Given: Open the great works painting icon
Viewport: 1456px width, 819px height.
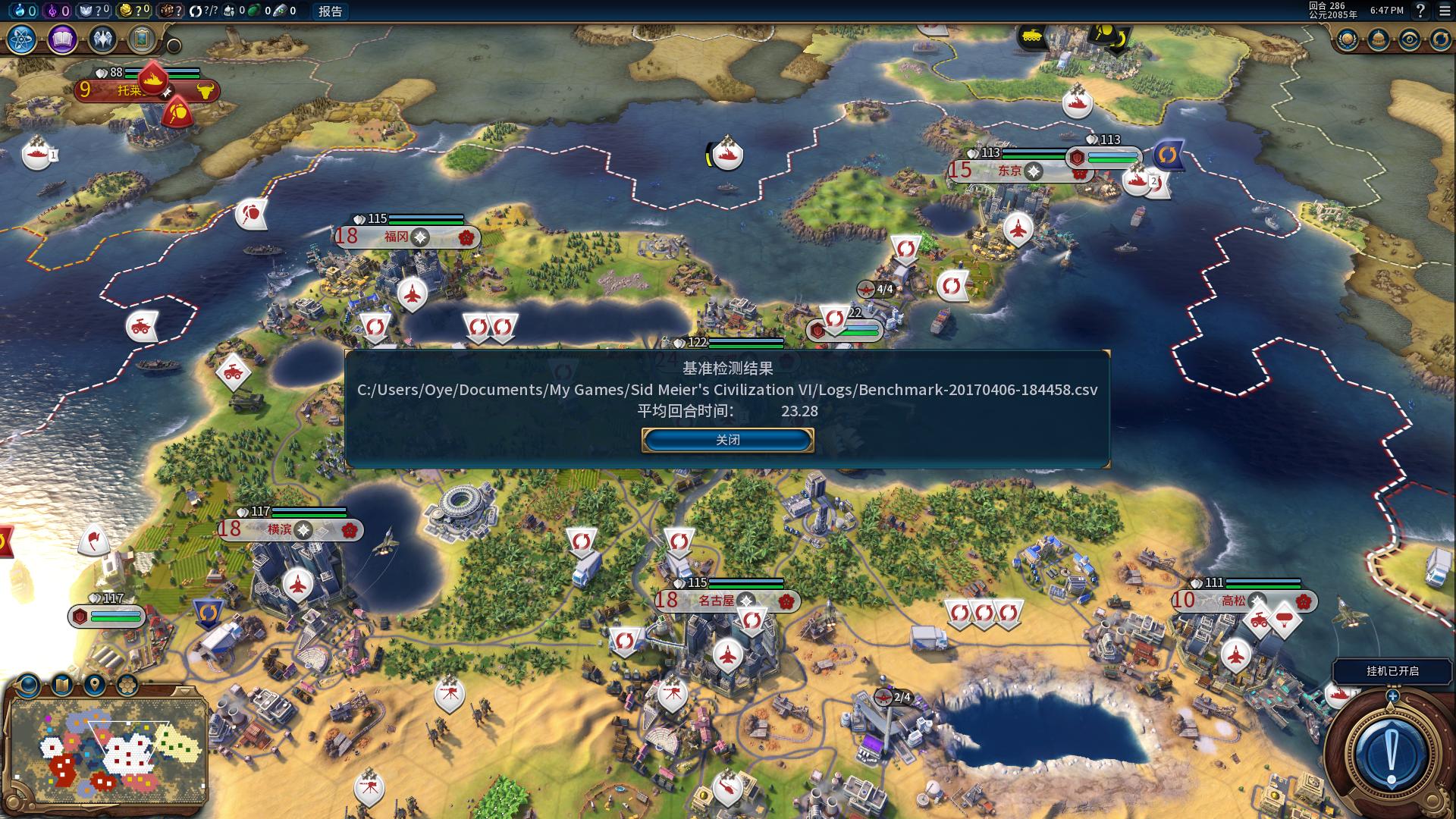Looking at the screenshot, I should tap(142, 39).
